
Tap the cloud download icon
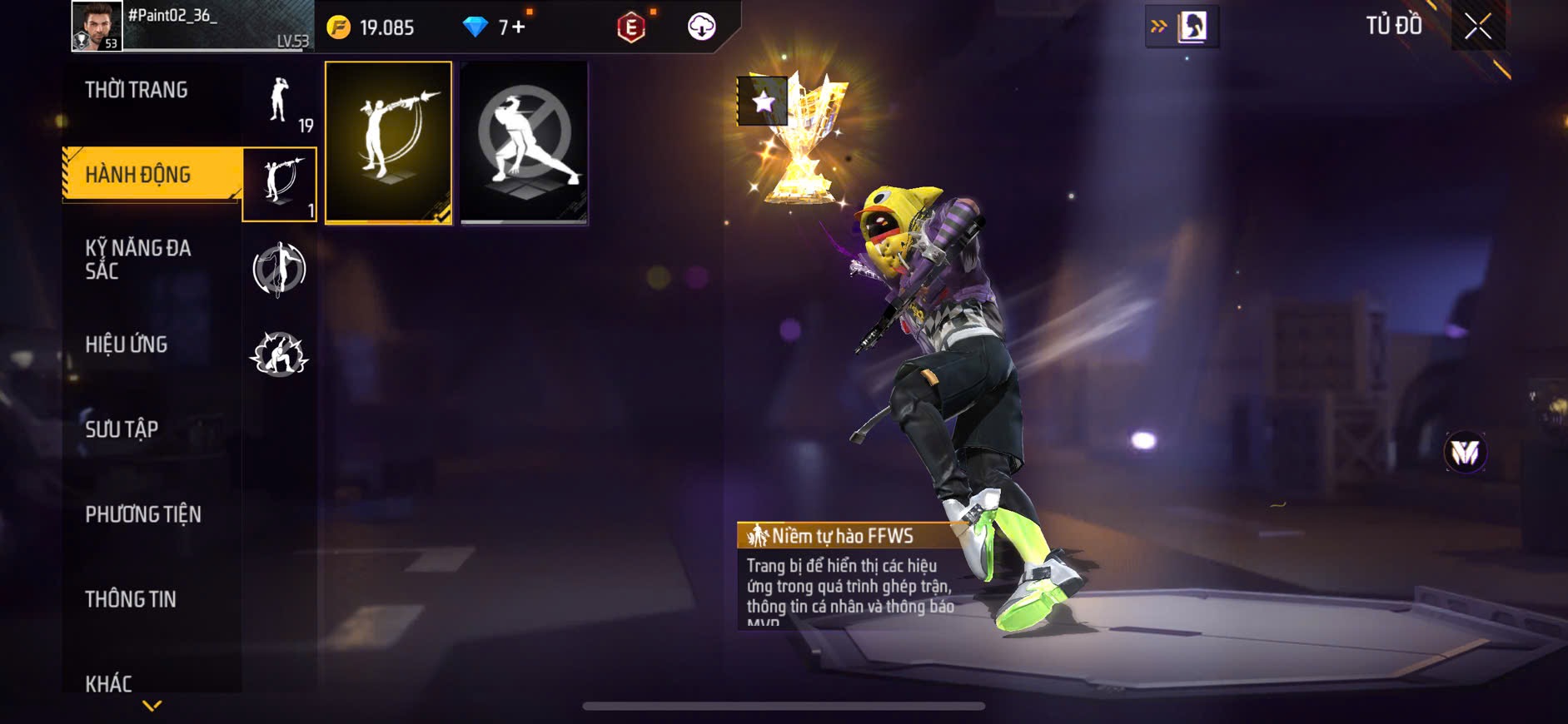(701, 27)
